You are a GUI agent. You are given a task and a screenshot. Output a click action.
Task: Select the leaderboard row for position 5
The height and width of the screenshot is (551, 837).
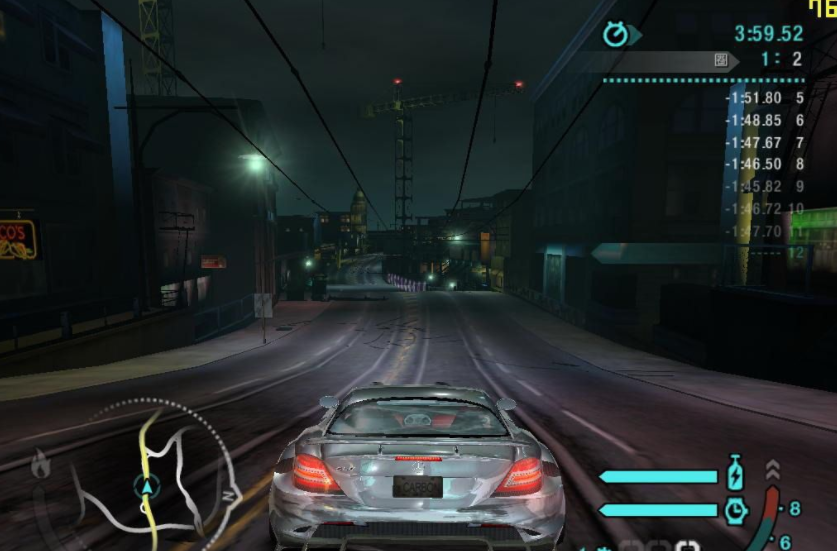765,98
